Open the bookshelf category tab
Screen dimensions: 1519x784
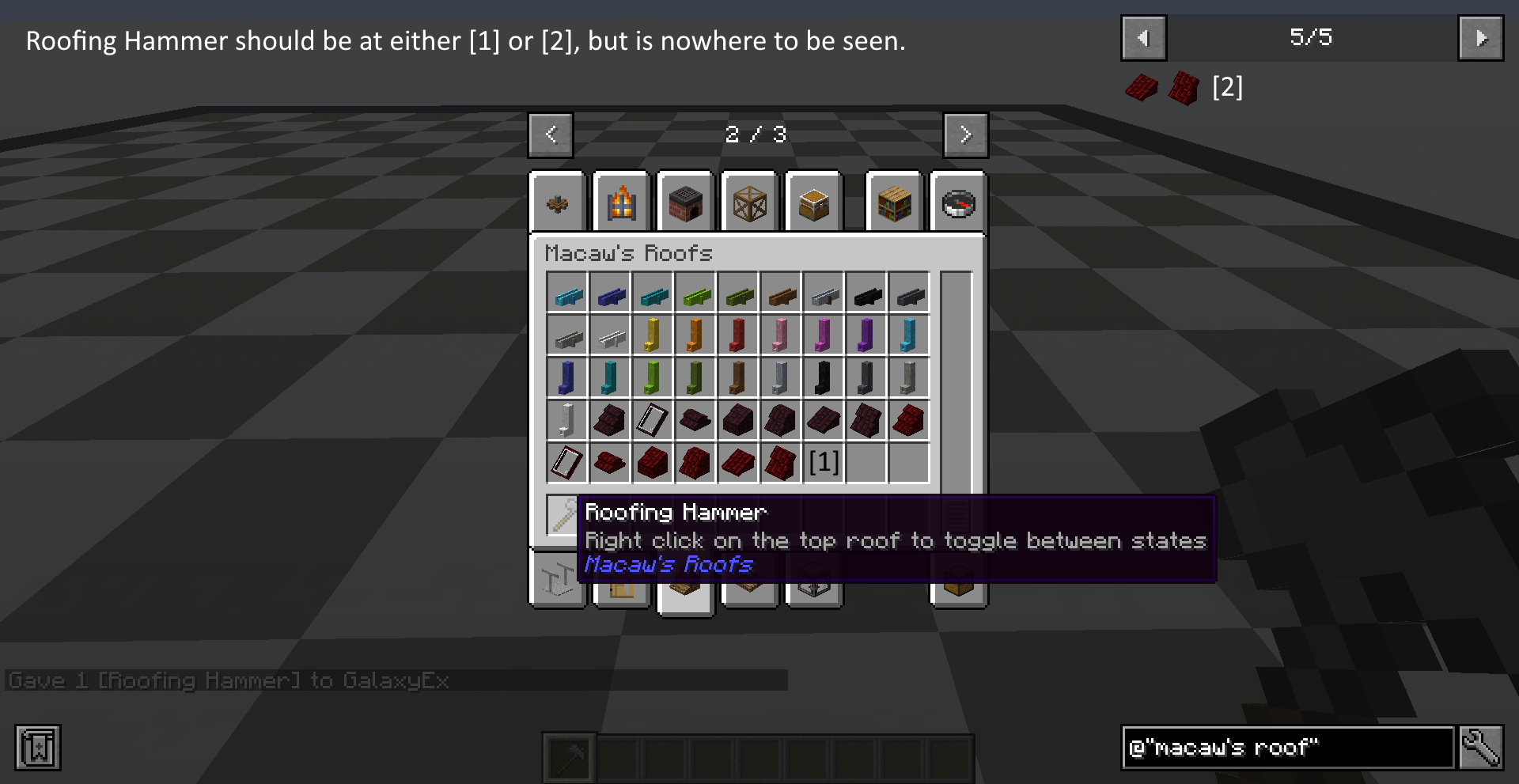(894, 203)
